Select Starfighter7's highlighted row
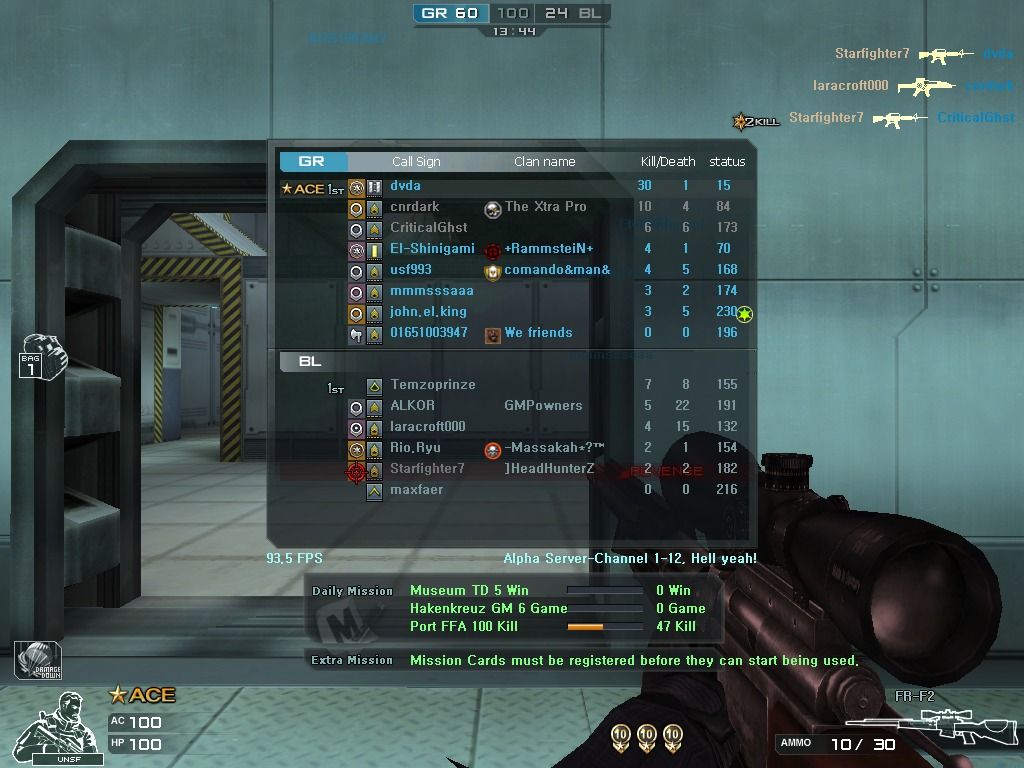 pyautogui.click(x=427, y=469)
